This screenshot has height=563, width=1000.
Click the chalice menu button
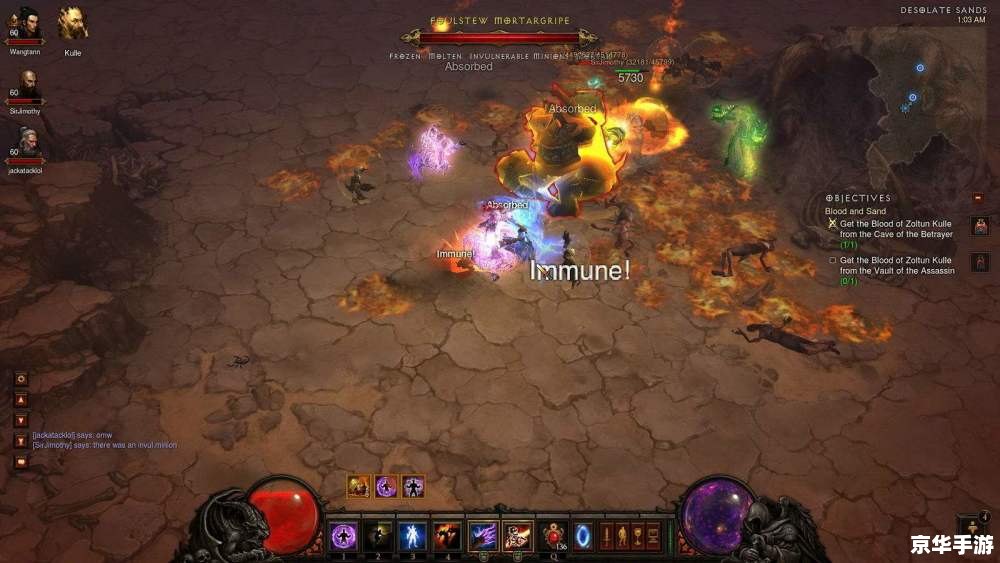[x=638, y=535]
